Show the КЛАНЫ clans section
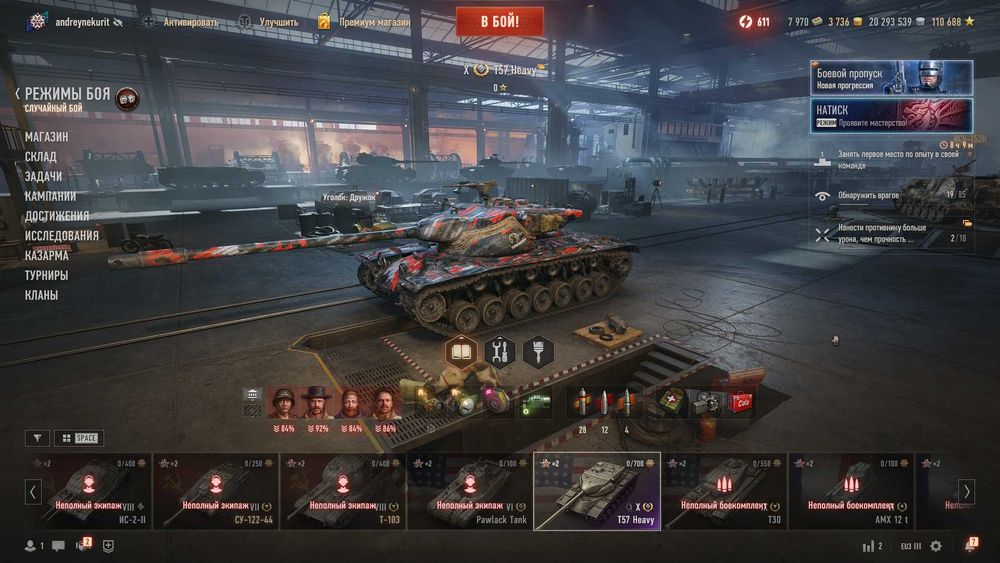Image resolution: width=1000 pixels, height=563 pixels. point(42,295)
